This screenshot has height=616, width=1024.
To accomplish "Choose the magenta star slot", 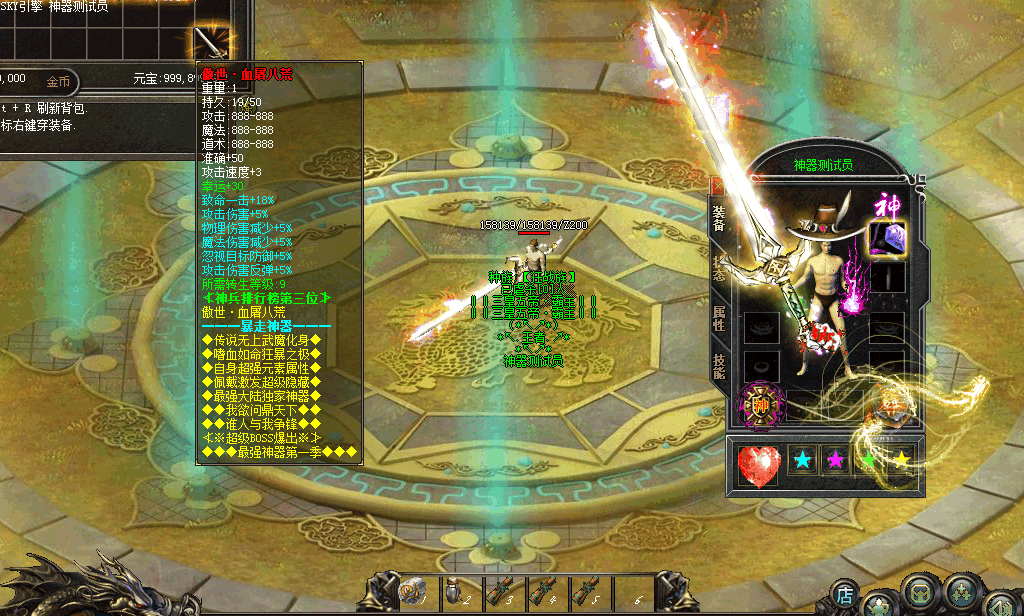I will (835, 460).
